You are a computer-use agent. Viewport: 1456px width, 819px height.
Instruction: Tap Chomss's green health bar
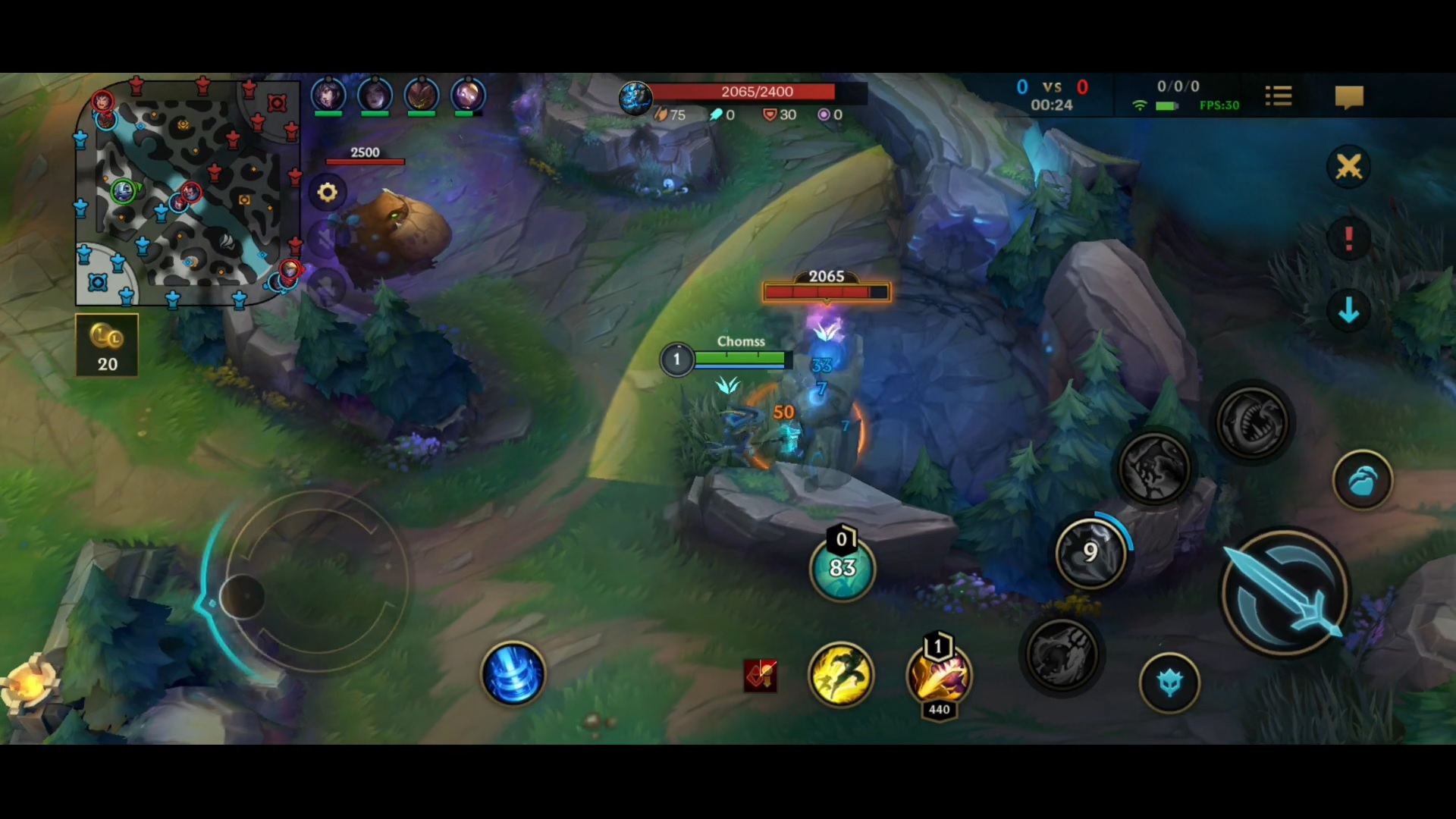tap(739, 359)
